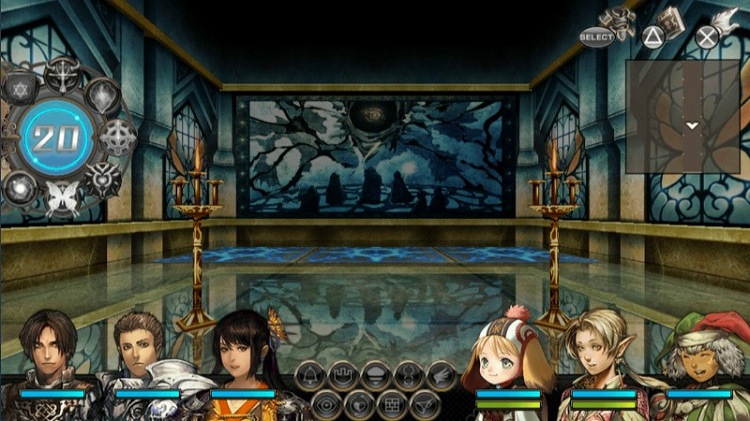750x421 pixels.
Task: Open the dungeon minimap
Action: point(687,115)
